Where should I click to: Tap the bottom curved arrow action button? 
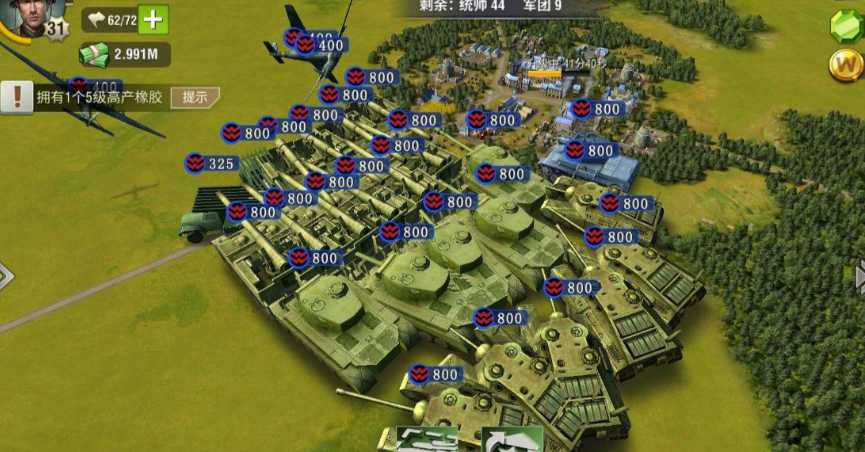coord(511,440)
